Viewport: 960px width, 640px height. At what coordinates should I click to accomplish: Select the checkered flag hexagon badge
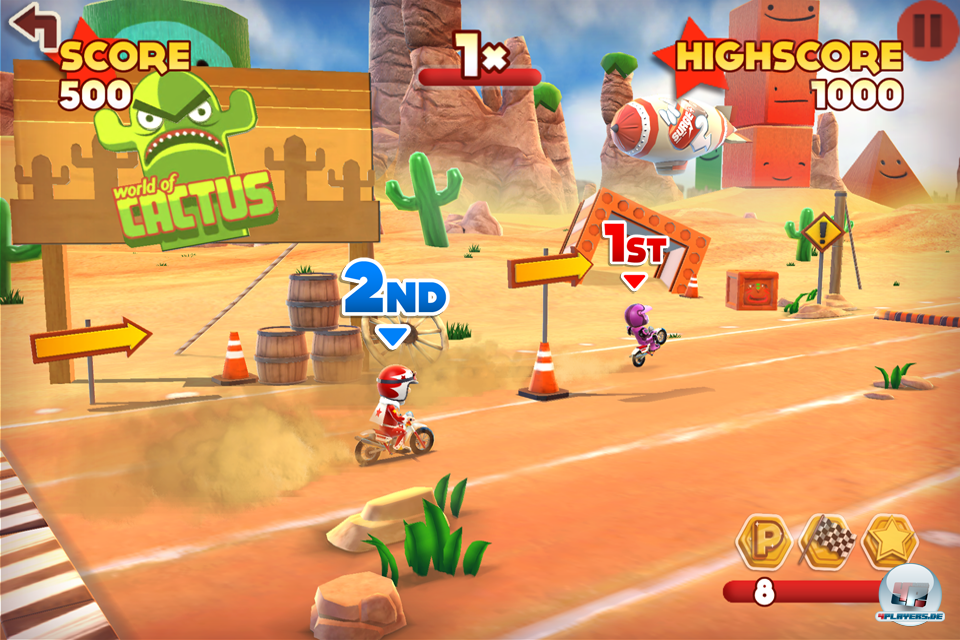pyautogui.click(x=828, y=541)
